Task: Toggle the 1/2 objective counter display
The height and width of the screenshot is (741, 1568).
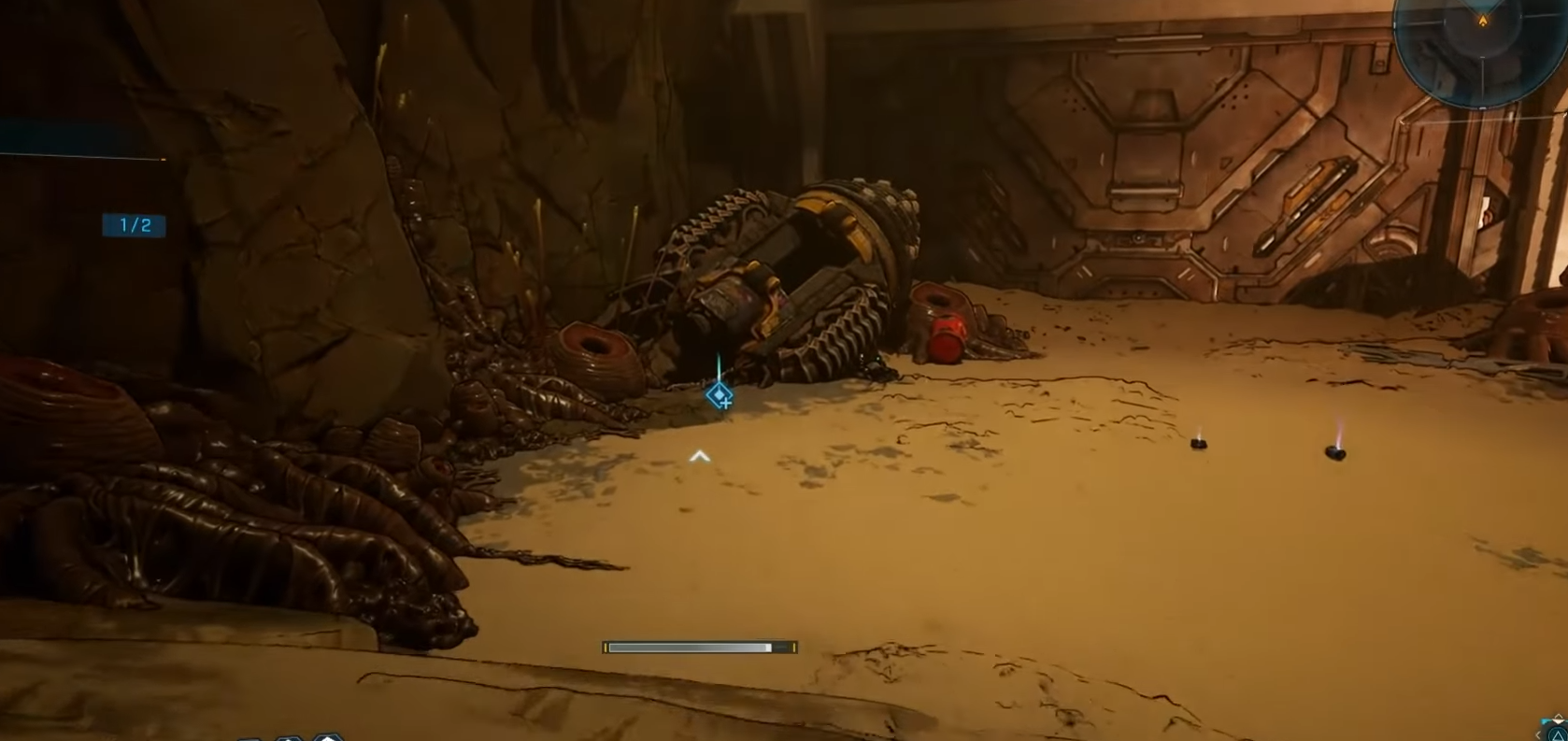Action: pos(135,225)
